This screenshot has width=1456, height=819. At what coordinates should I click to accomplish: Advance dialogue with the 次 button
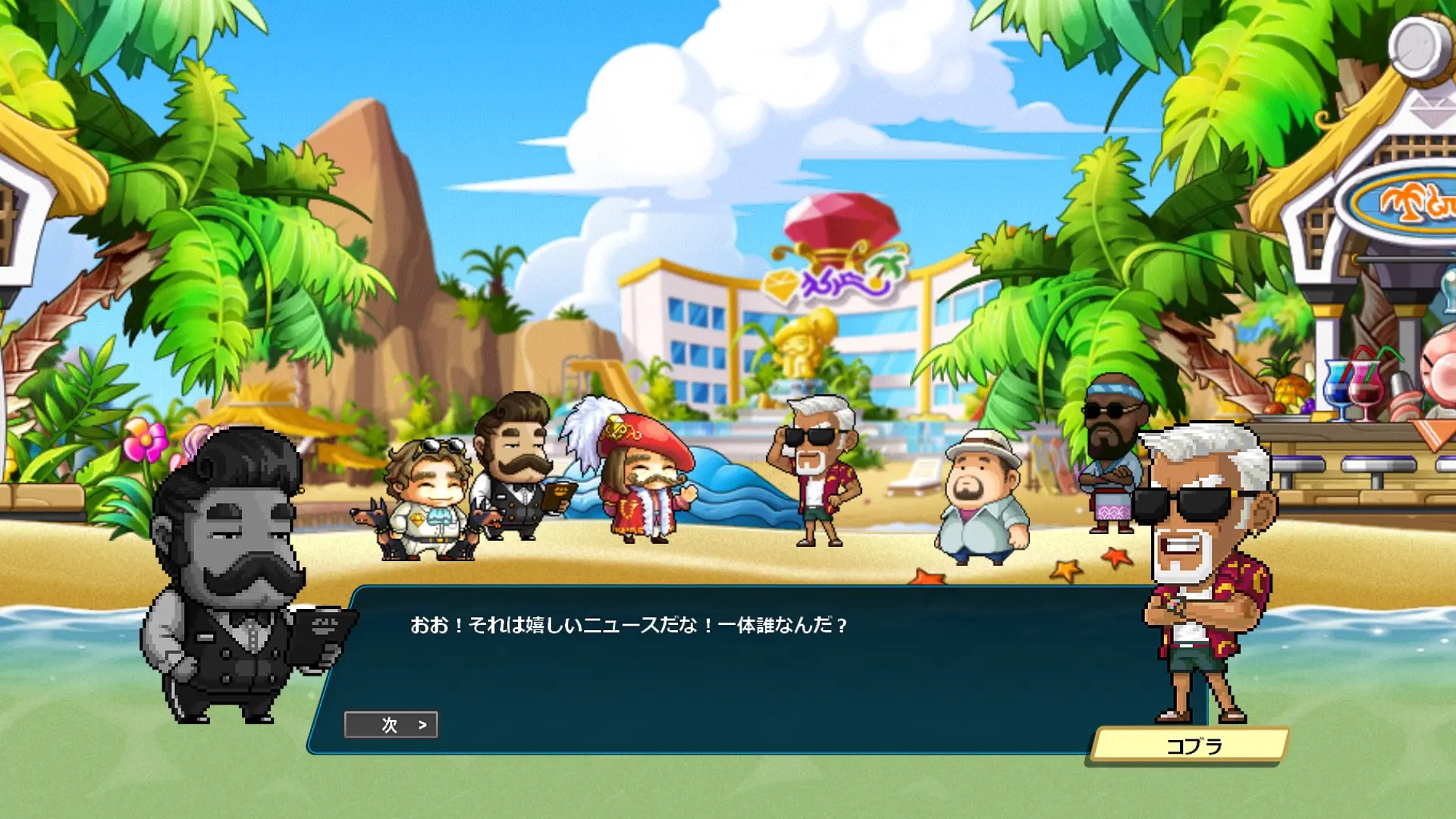pos(391,725)
